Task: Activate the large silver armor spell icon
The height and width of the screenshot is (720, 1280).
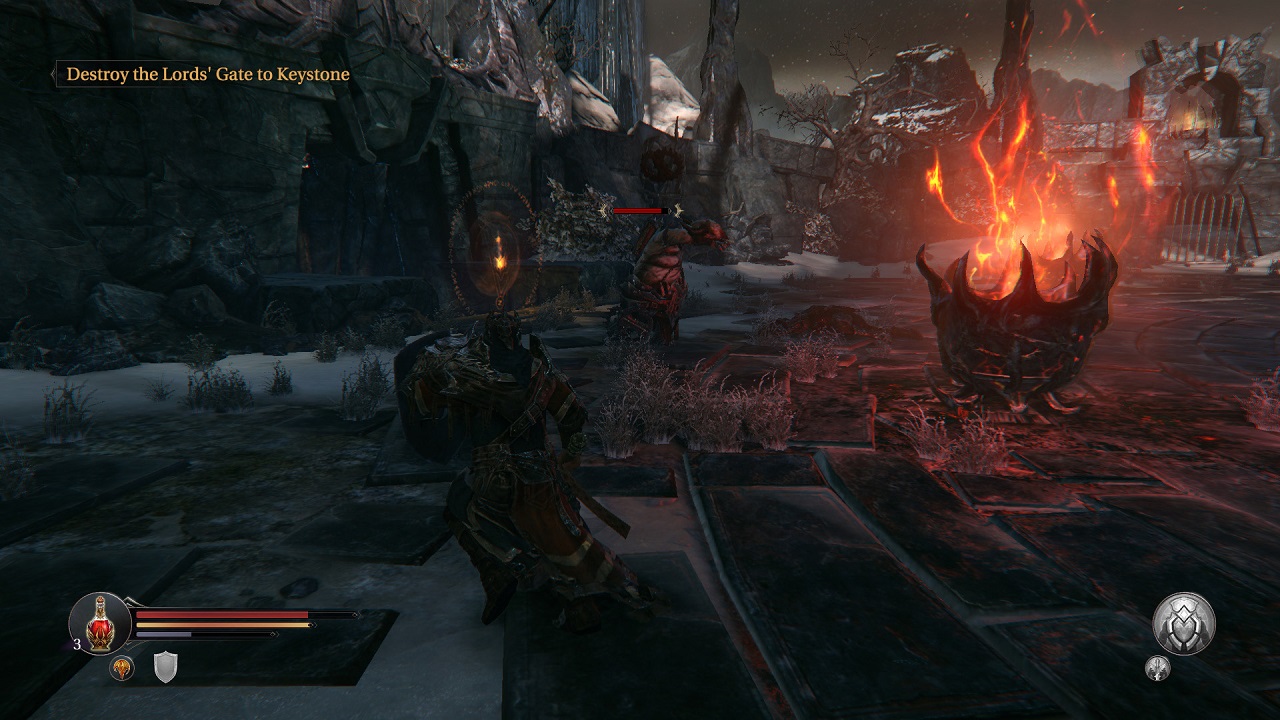Action: (x=1184, y=624)
